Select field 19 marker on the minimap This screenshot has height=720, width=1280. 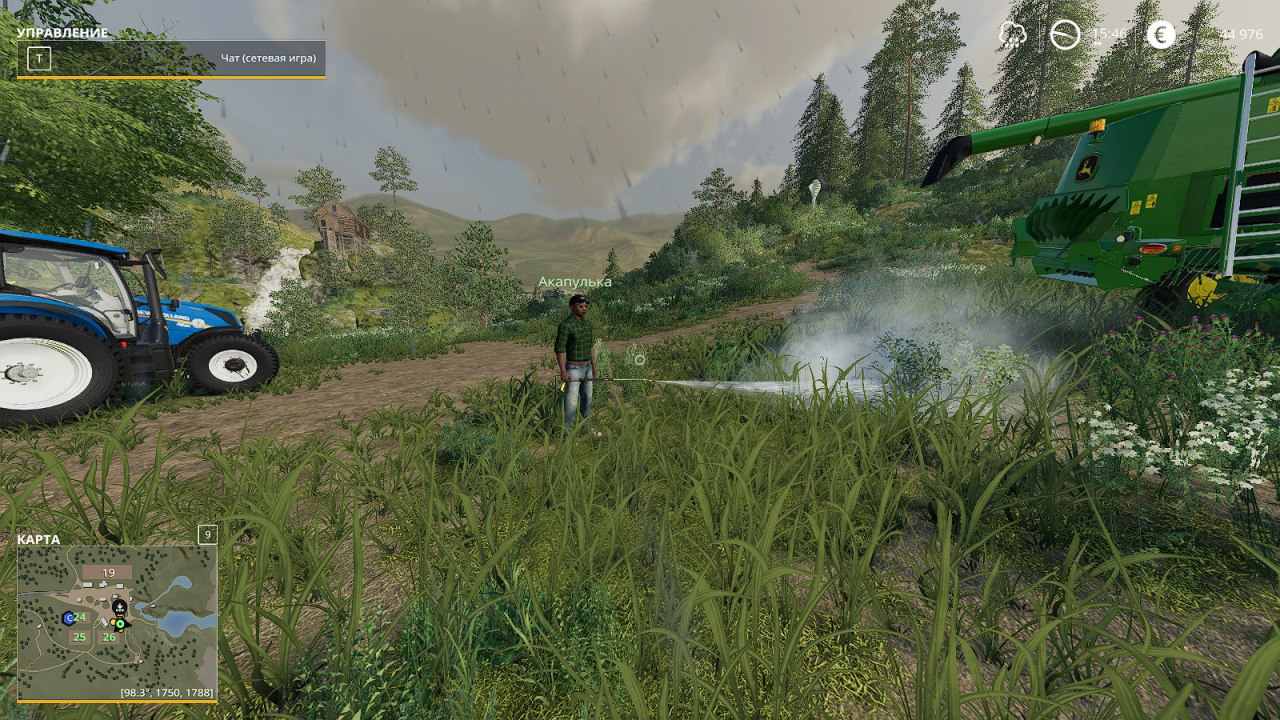(x=108, y=573)
